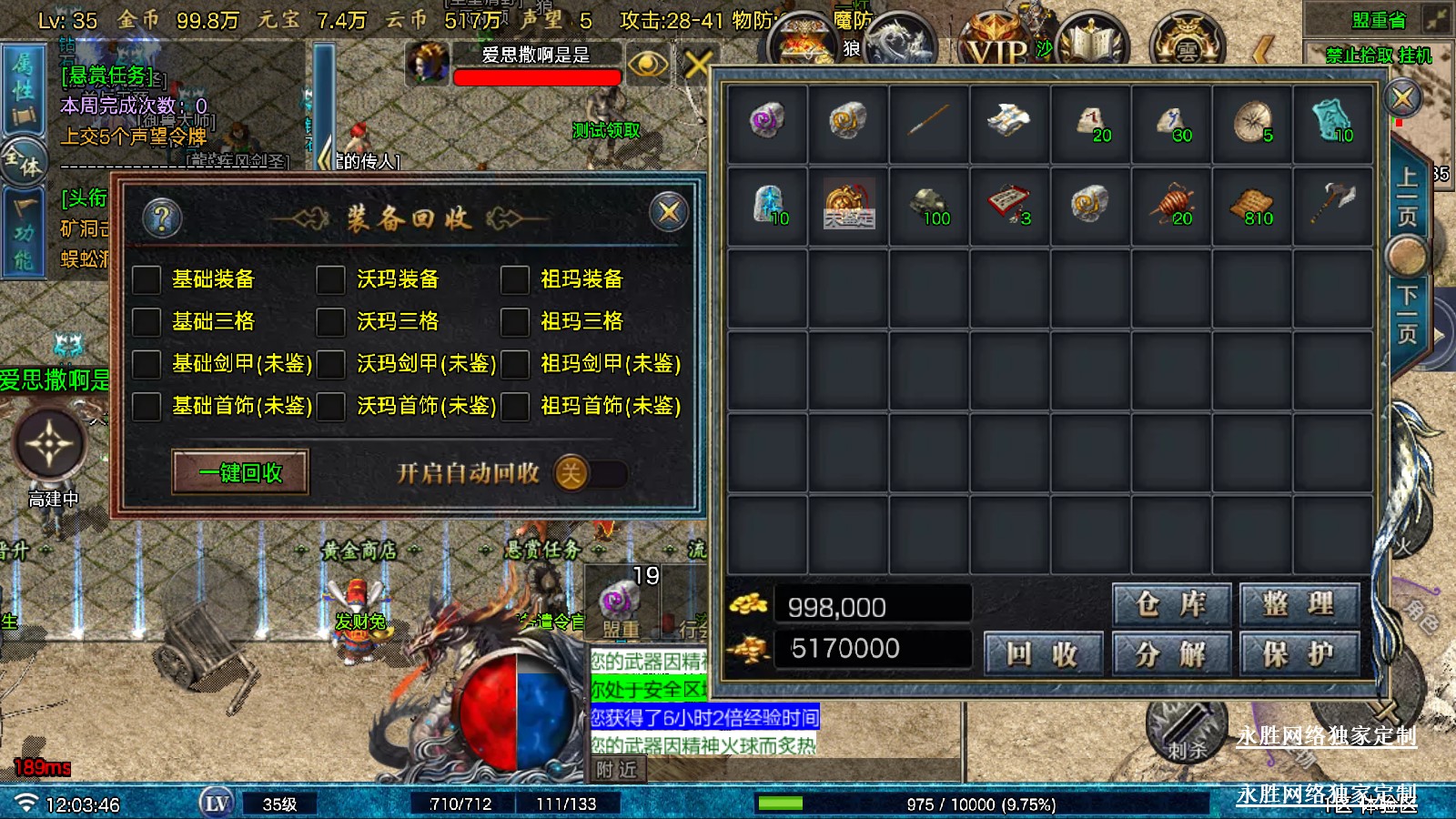Tick the 祖玛首饰(未鉴) checkbox
The width and height of the screenshot is (1456, 819).
(x=515, y=406)
